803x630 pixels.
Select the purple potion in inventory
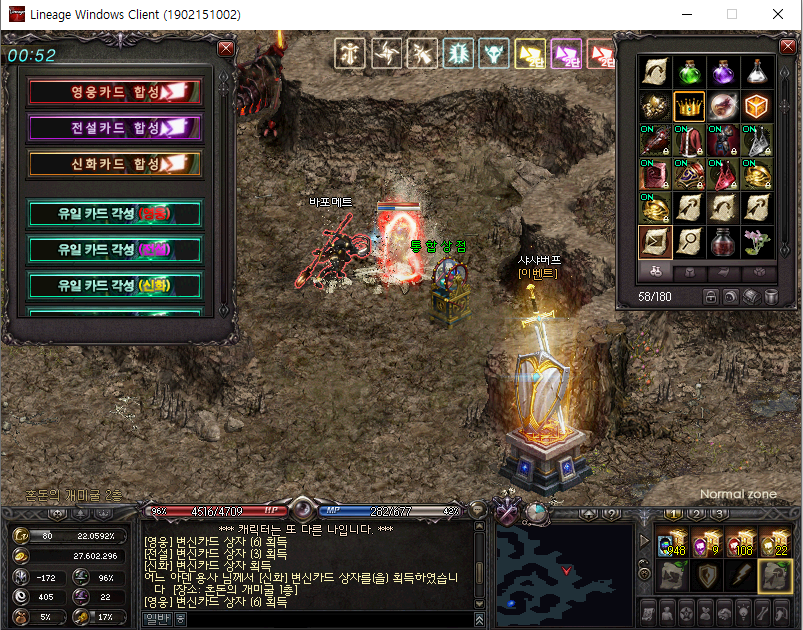click(723, 72)
